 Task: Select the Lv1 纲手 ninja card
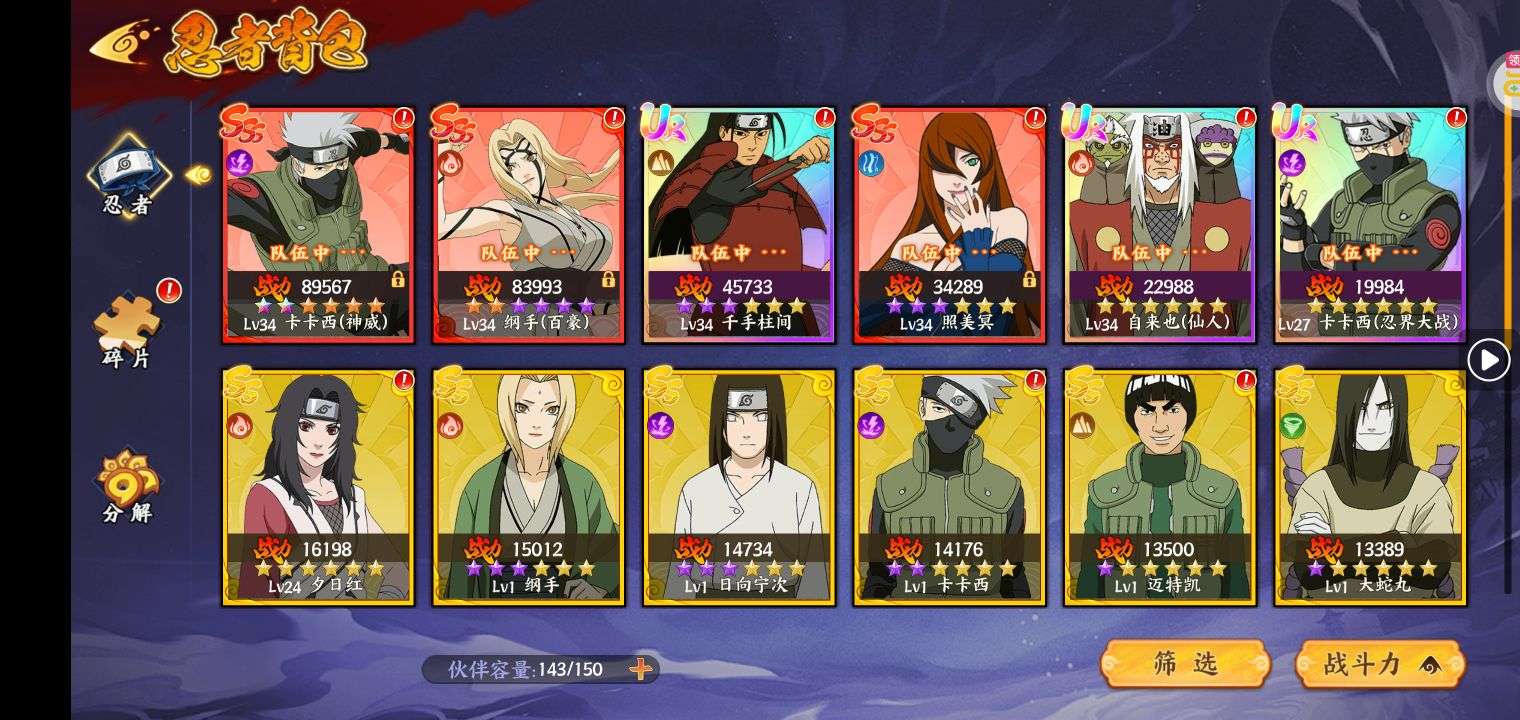click(x=529, y=487)
